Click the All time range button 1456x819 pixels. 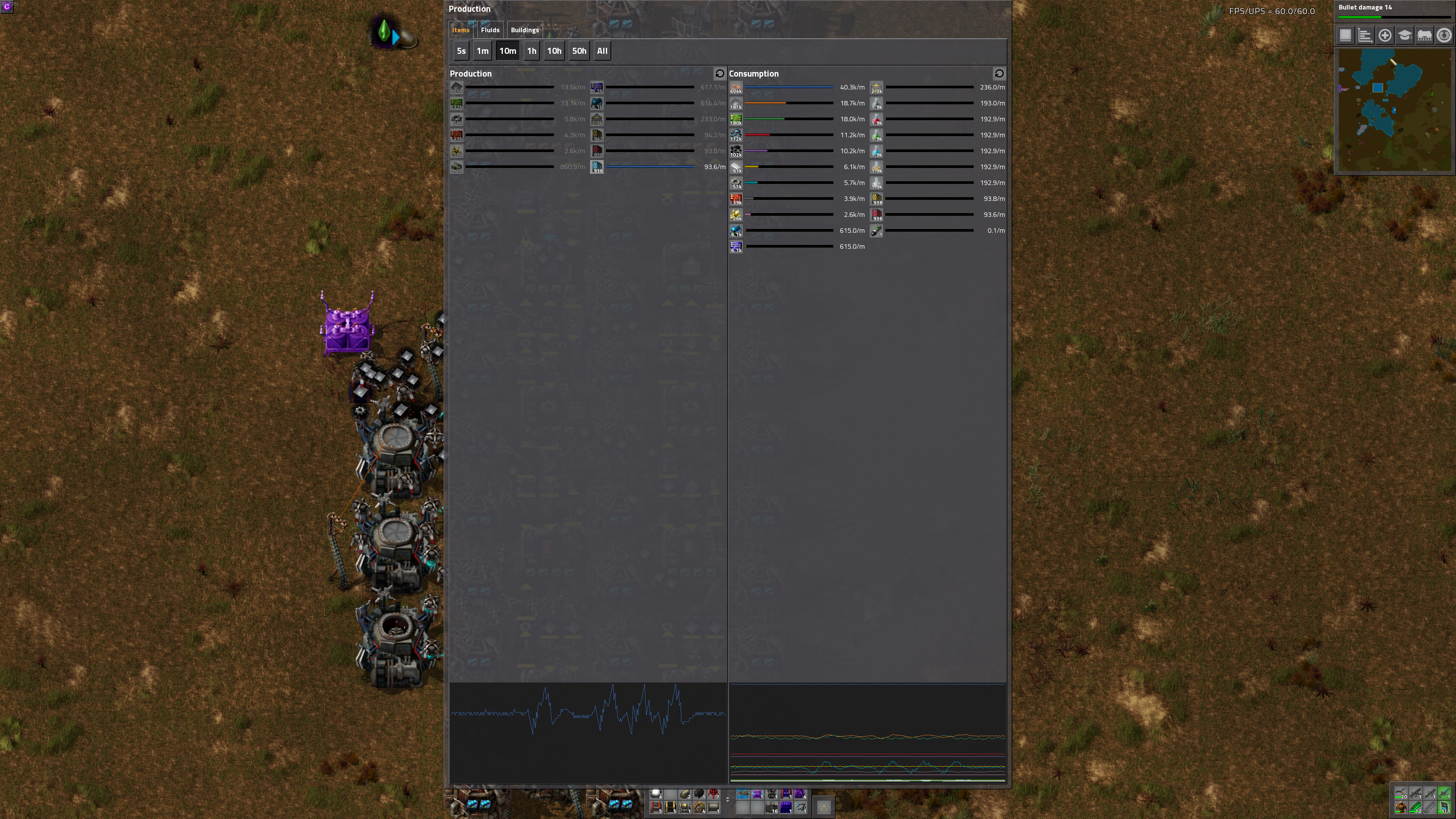602,51
